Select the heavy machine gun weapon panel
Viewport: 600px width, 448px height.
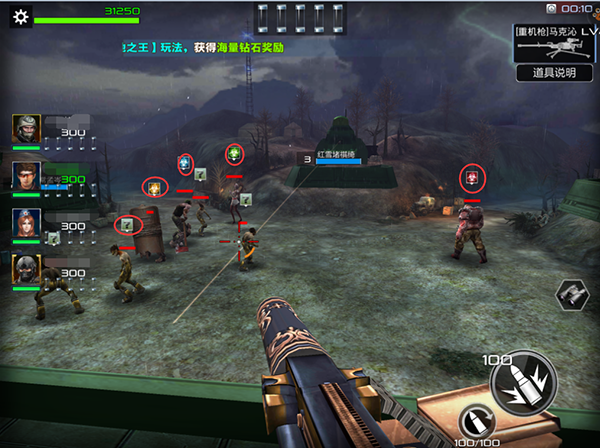coord(553,43)
